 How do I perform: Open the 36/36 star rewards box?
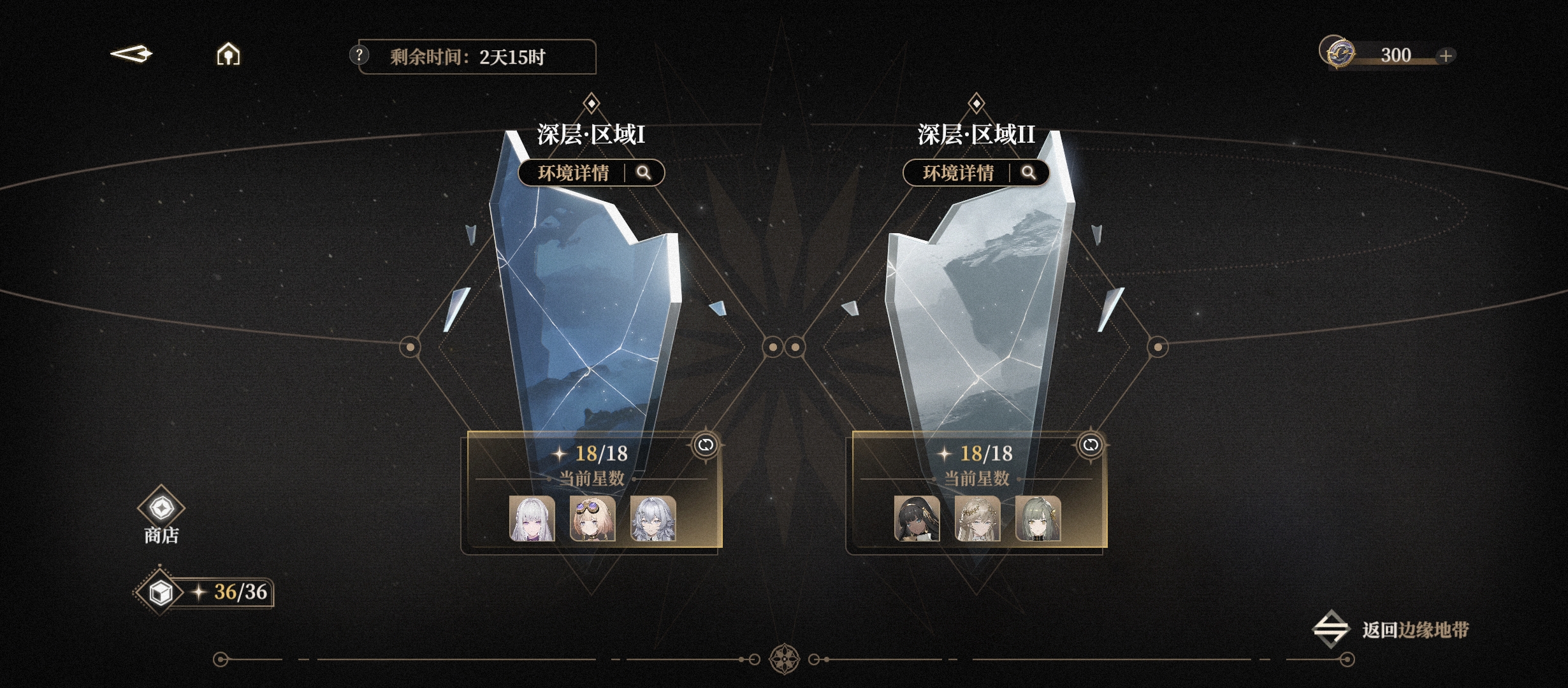coord(161,592)
